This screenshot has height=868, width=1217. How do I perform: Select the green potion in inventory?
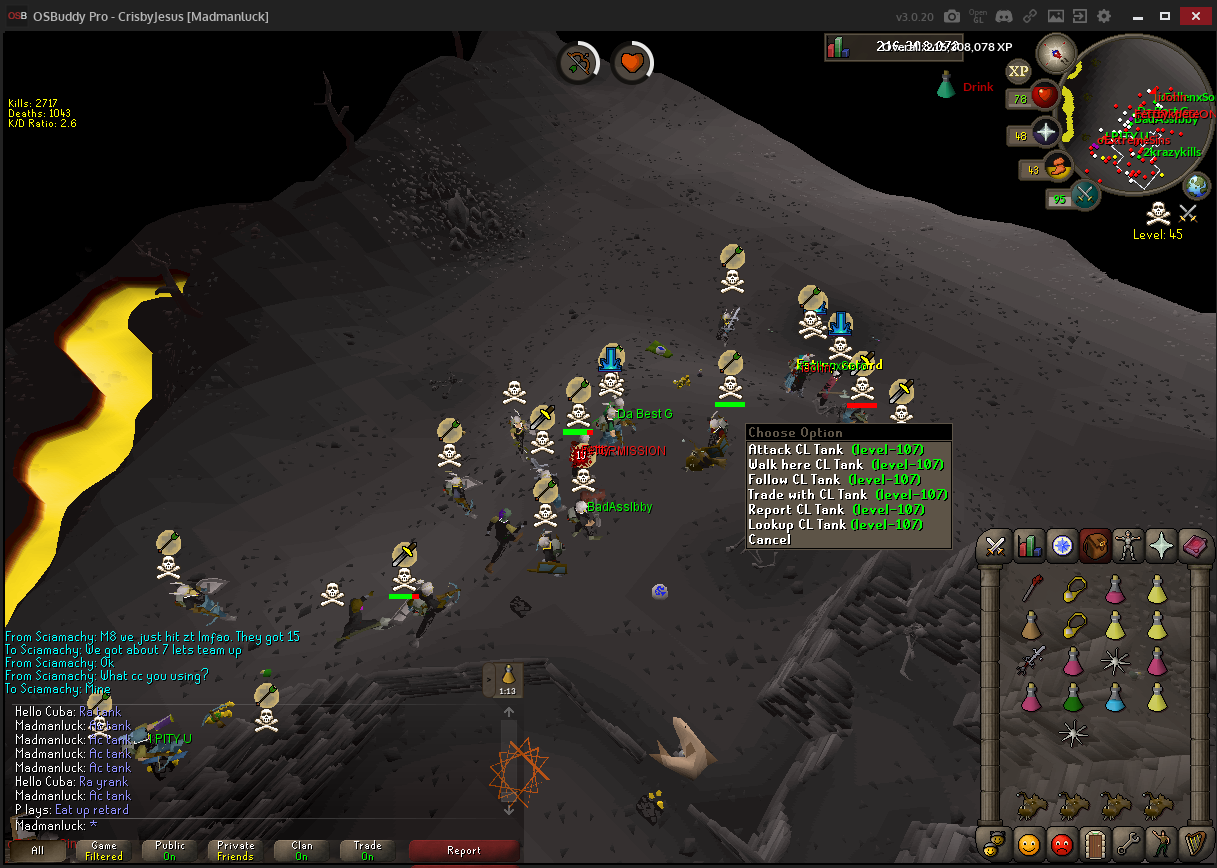[1073, 696]
